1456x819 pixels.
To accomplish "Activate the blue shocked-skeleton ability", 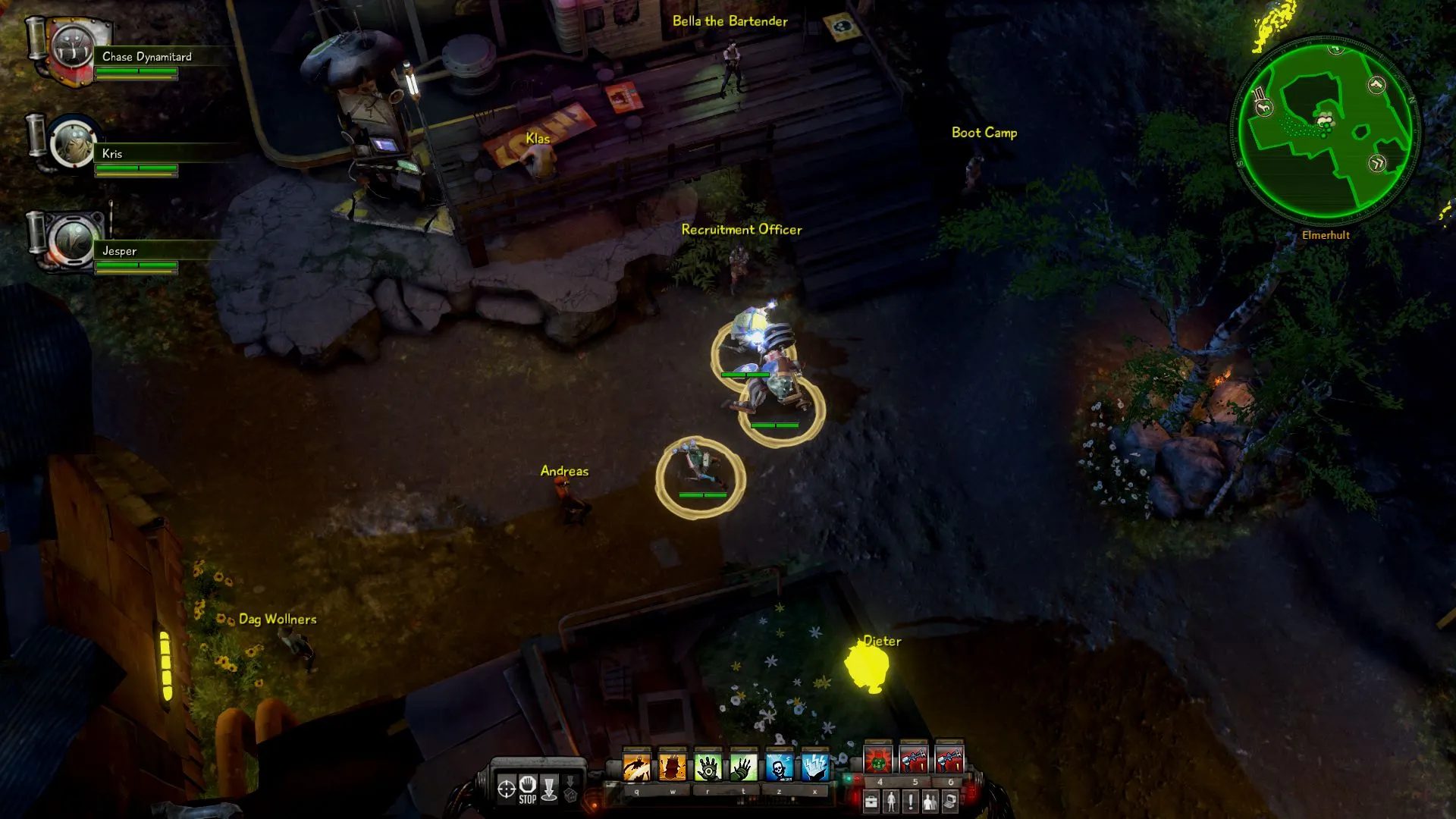I will tap(779, 767).
